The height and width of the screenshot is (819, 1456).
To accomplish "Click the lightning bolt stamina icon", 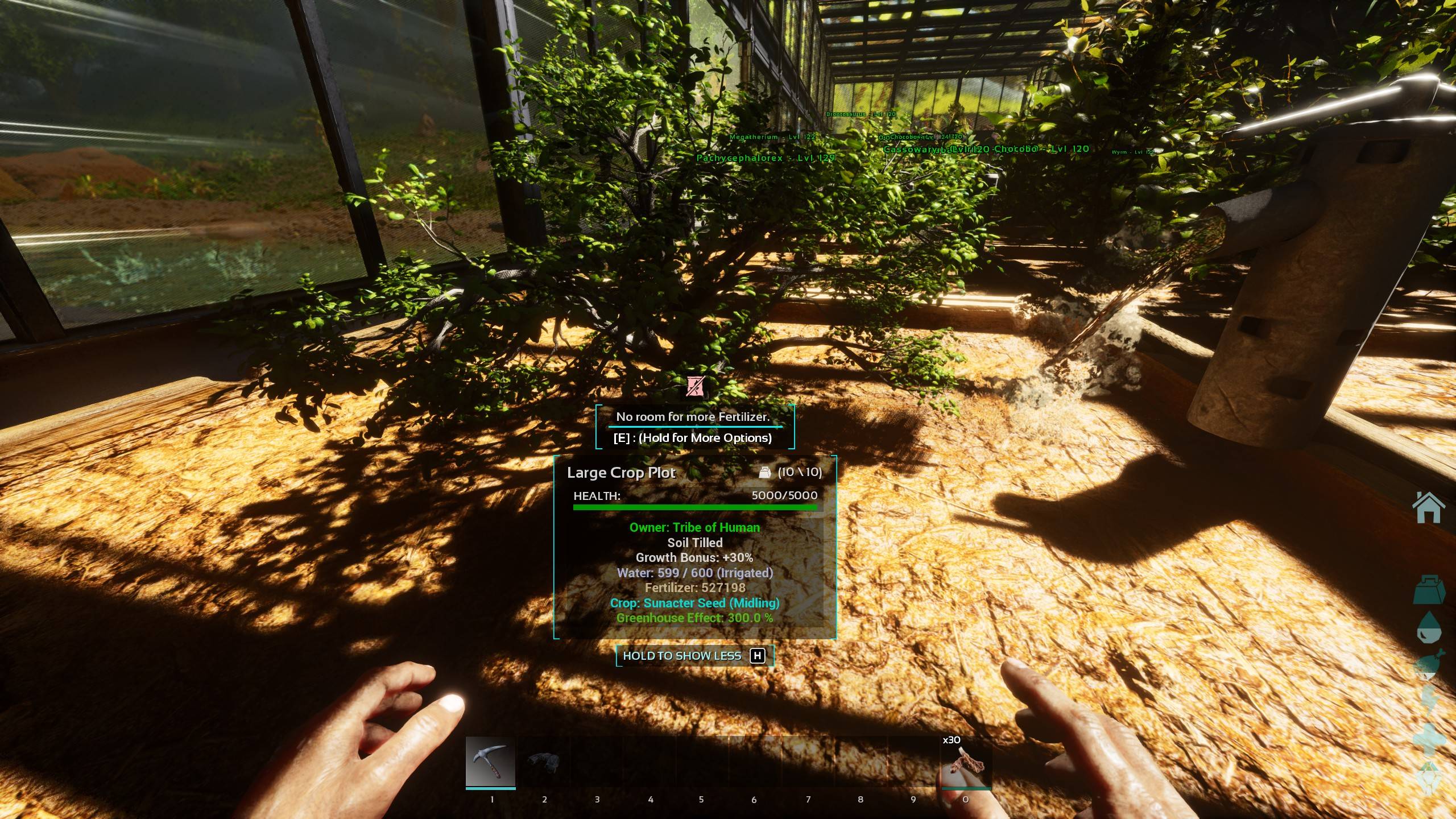I will 1429,701.
